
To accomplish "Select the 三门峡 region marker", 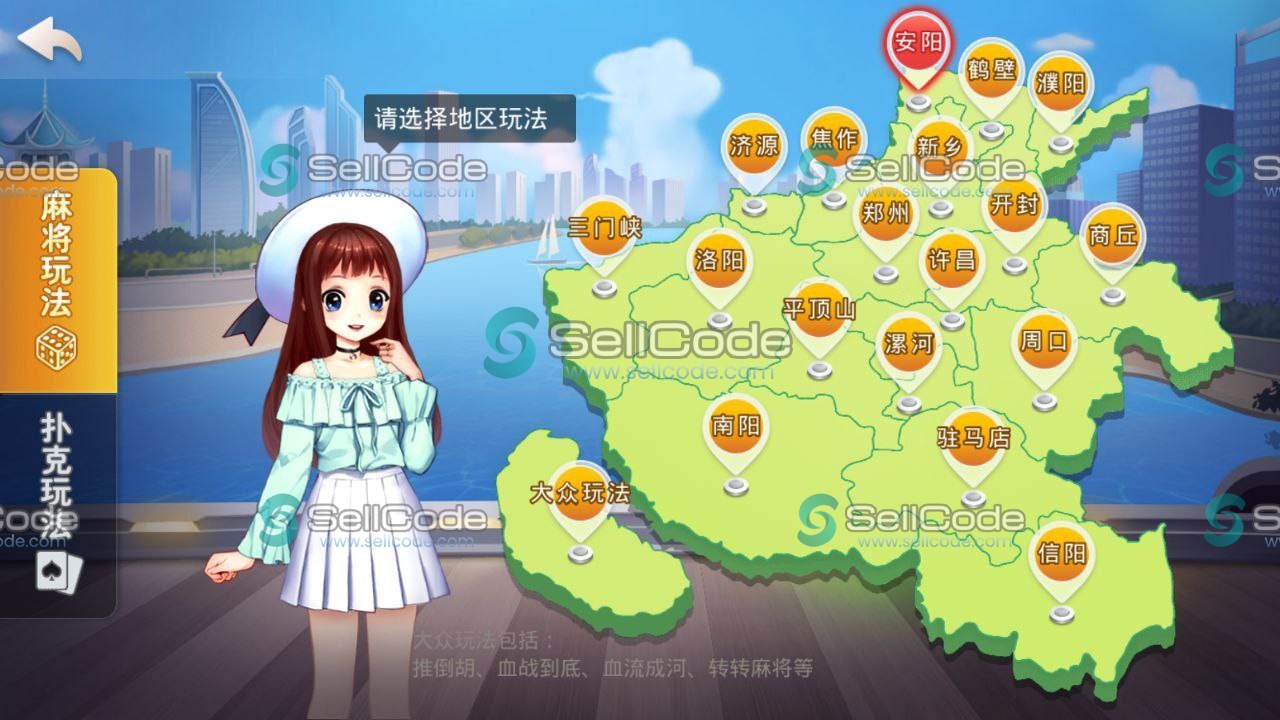I will click(x=605, y=225).
